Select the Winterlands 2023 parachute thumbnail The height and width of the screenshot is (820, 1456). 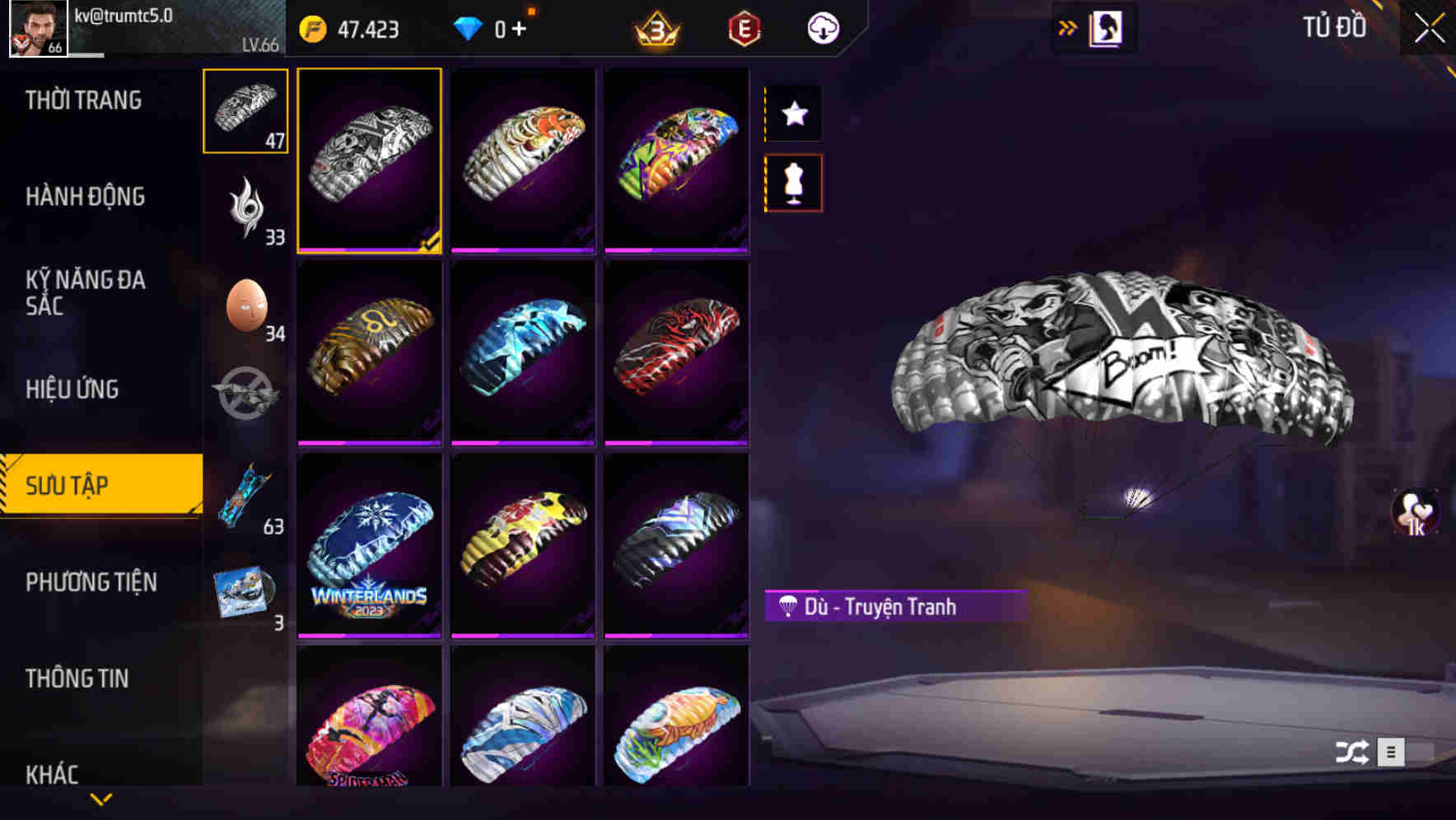370,543
